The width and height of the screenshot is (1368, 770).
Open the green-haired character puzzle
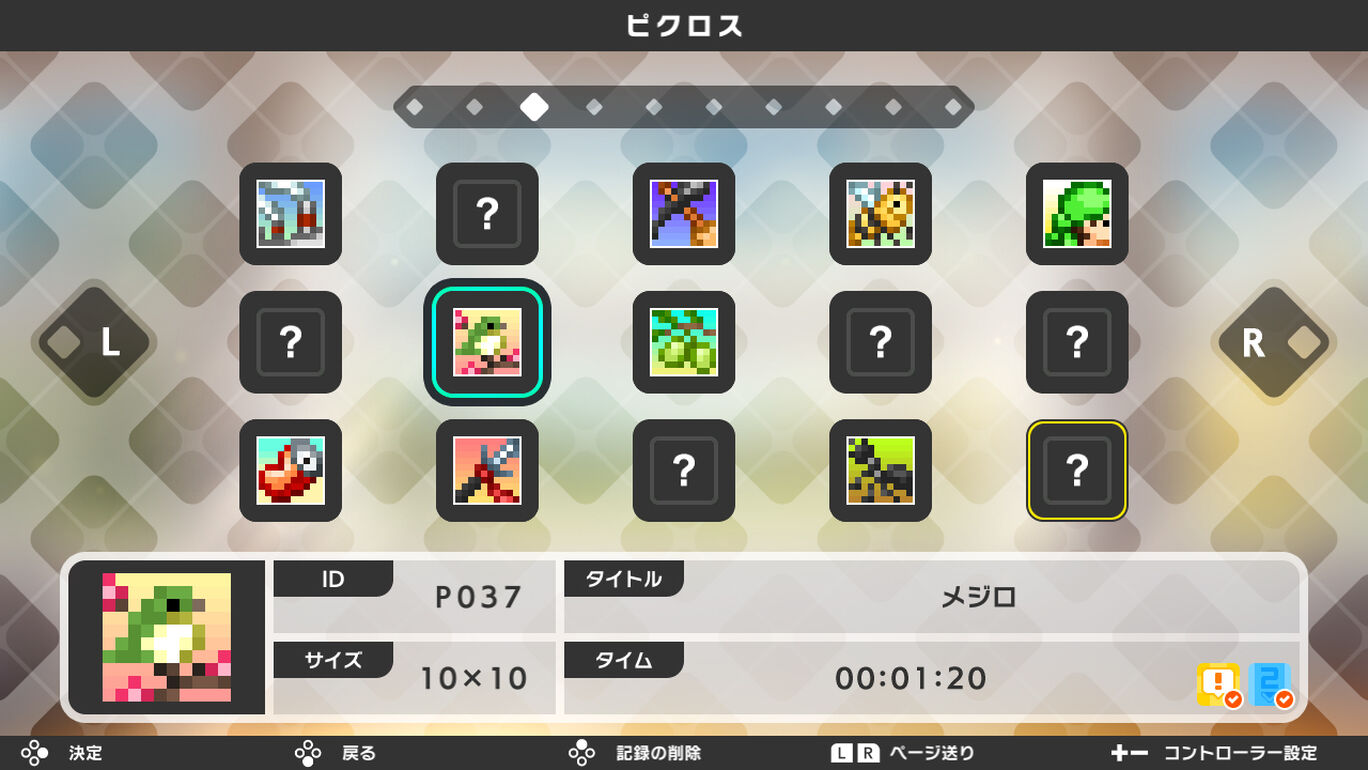pos(1077,215)
